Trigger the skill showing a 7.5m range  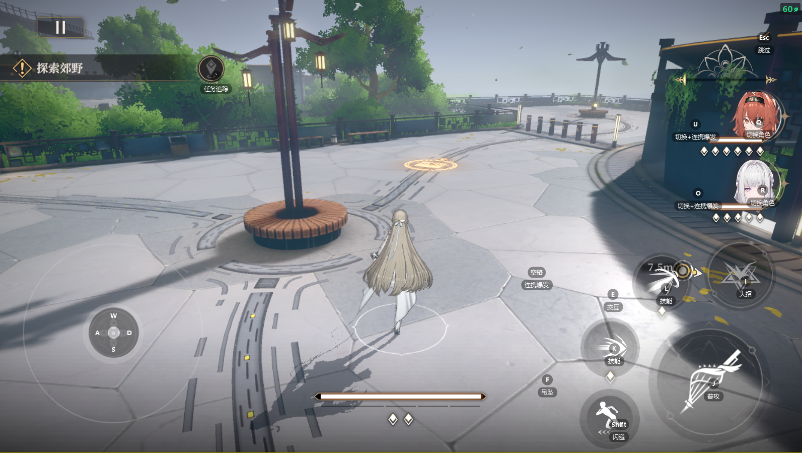point(664,277)
